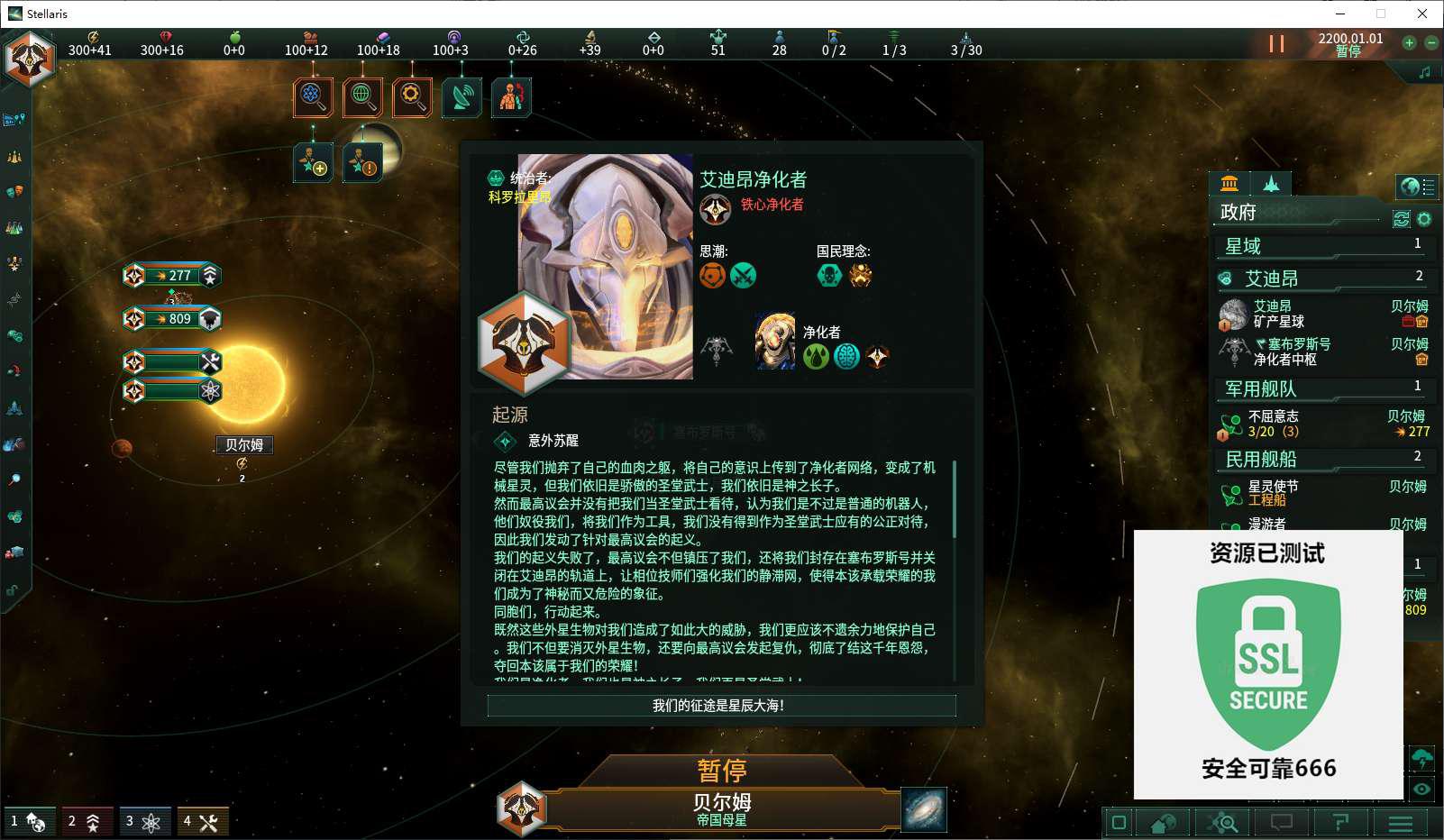The height and width of the screenshot is (840, 1444).
Task: Select control group 4 with wrench icon
Action: click(x=201, y=821)
